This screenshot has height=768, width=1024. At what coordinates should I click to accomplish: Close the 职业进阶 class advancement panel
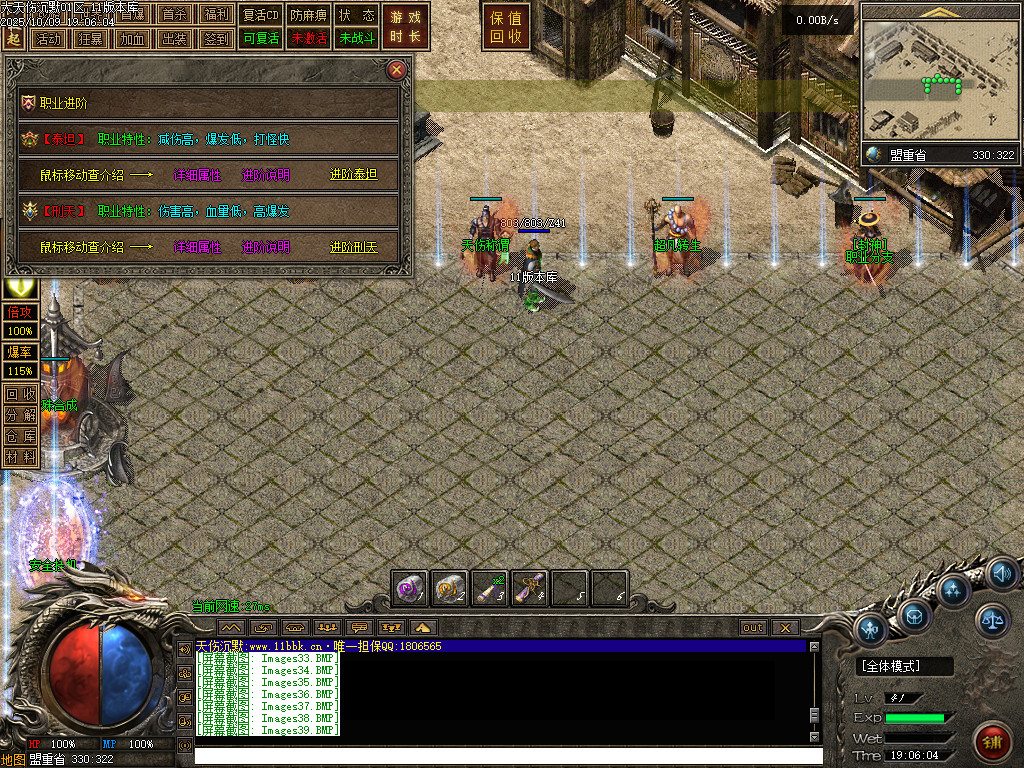[397, 70]
